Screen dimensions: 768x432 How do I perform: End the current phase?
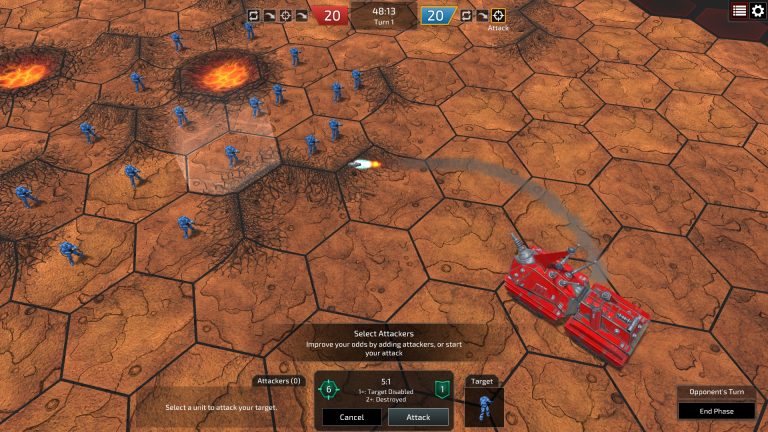click(x=716, y=411)
